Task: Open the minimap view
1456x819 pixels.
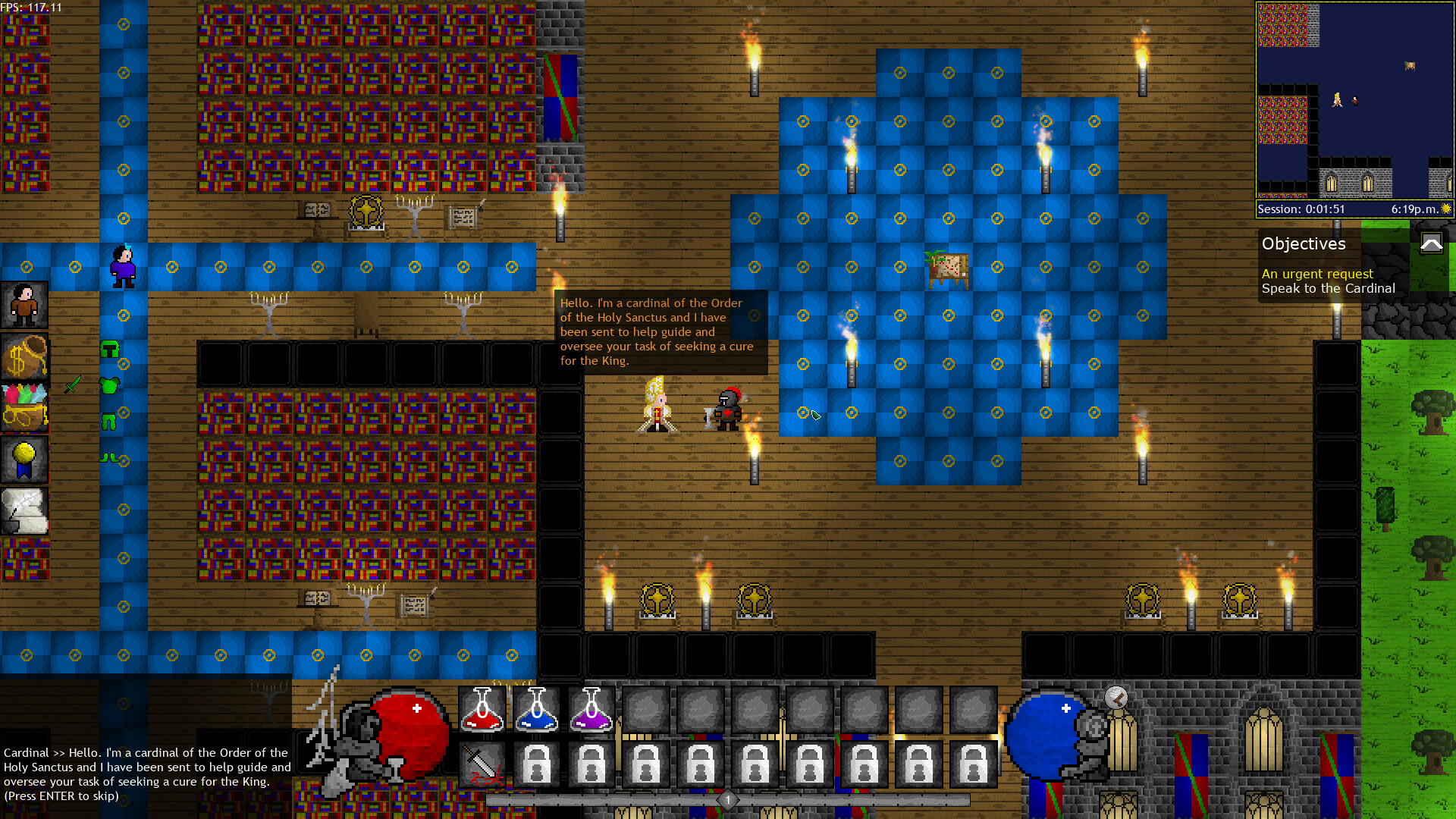Action: coord(1354,99)
